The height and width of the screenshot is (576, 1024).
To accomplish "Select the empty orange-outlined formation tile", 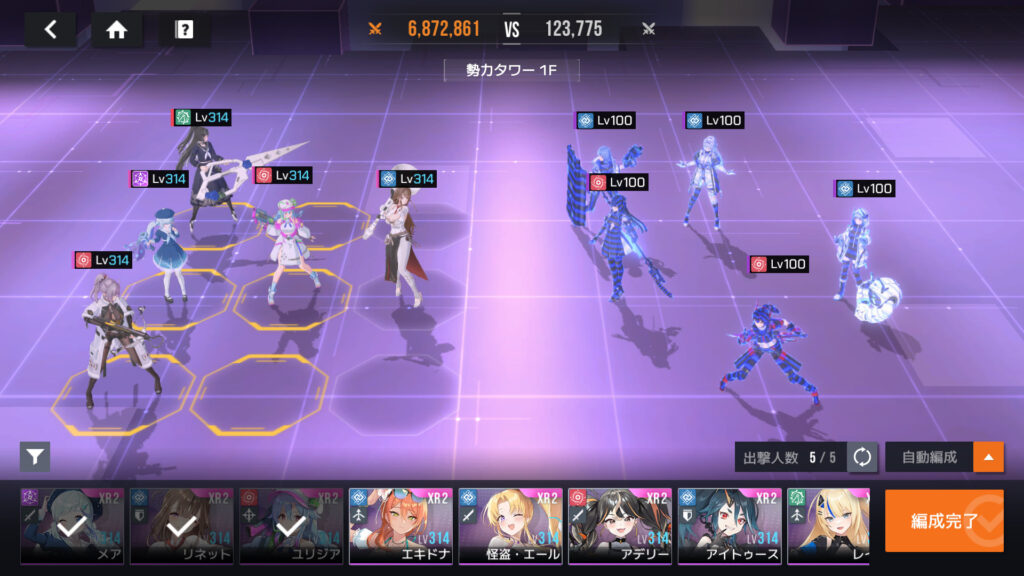I will tap(259, 394).
